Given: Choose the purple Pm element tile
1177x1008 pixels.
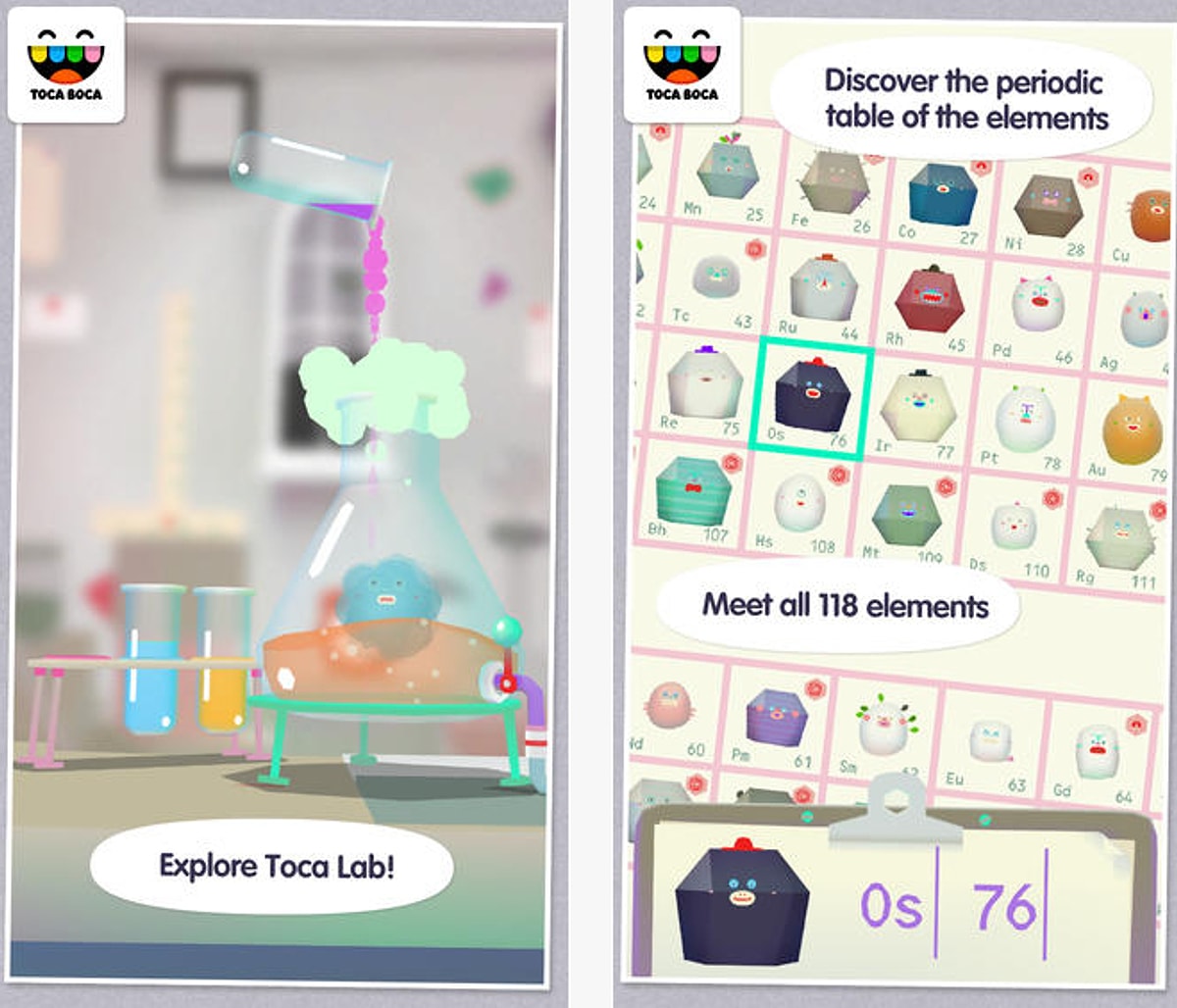Looking at the screenshot, I should tap(776, 723).
